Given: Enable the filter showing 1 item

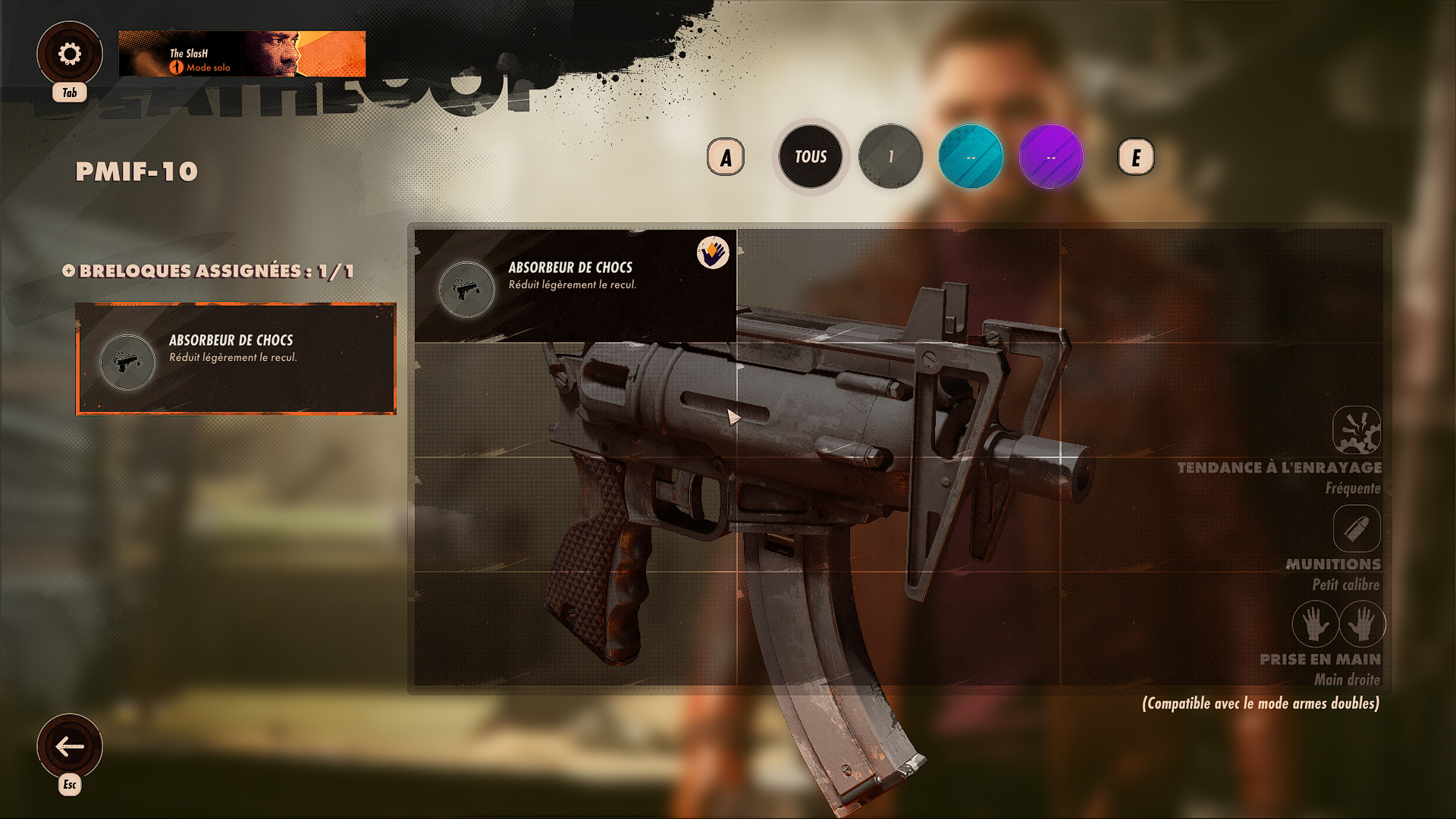Looking at the screenshot, I should click(x=891, y=155).
